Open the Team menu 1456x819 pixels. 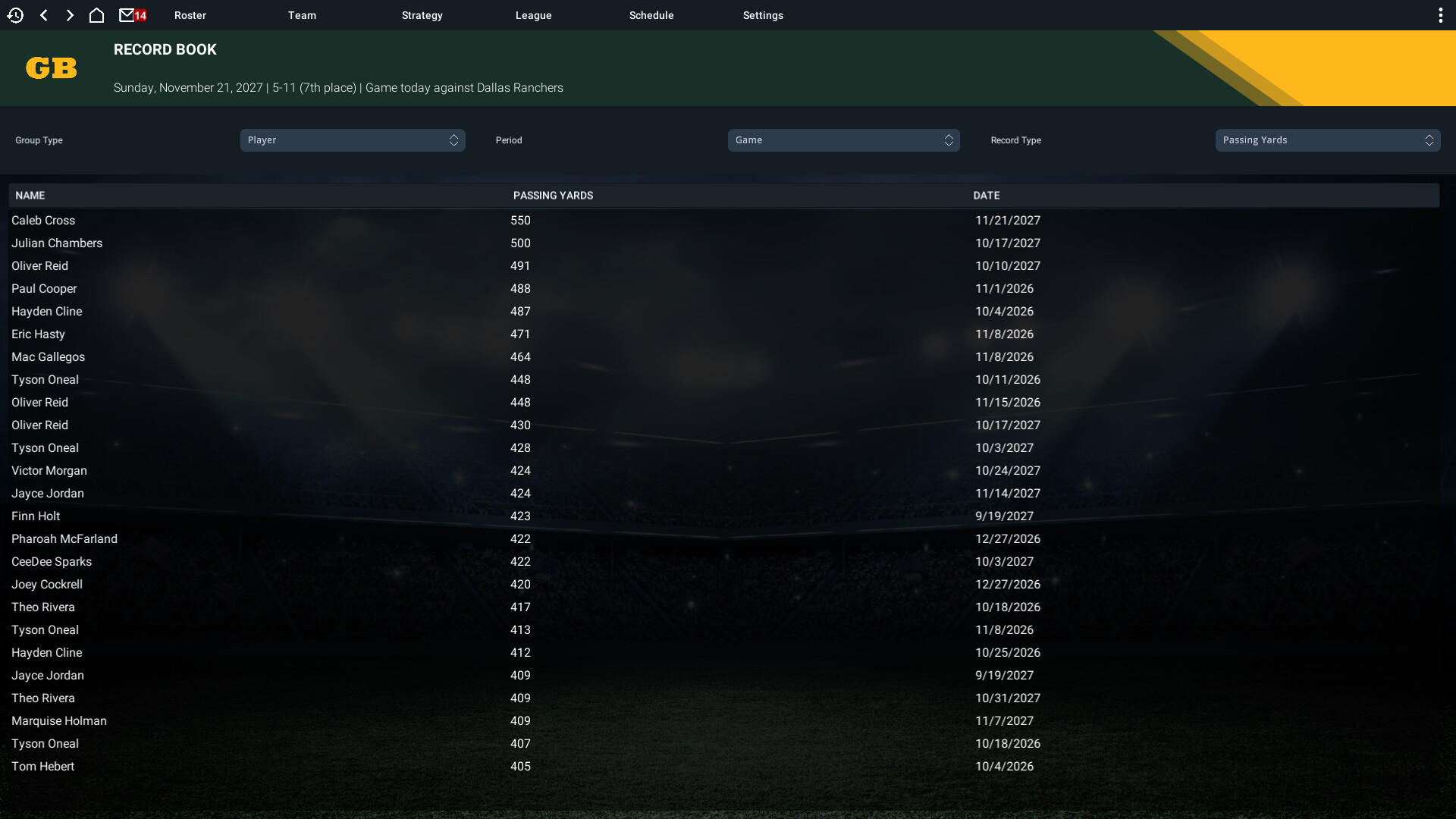pos(302,14)
